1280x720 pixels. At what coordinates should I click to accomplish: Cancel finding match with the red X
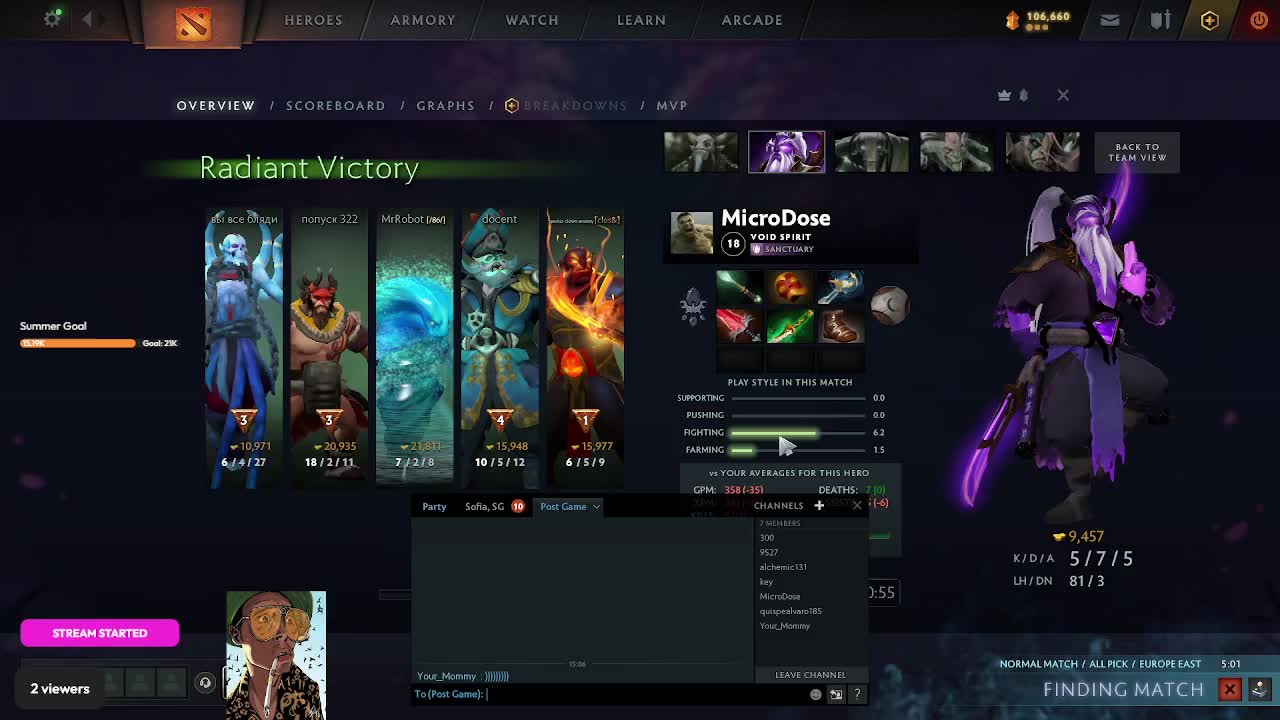pos(1230,689)
